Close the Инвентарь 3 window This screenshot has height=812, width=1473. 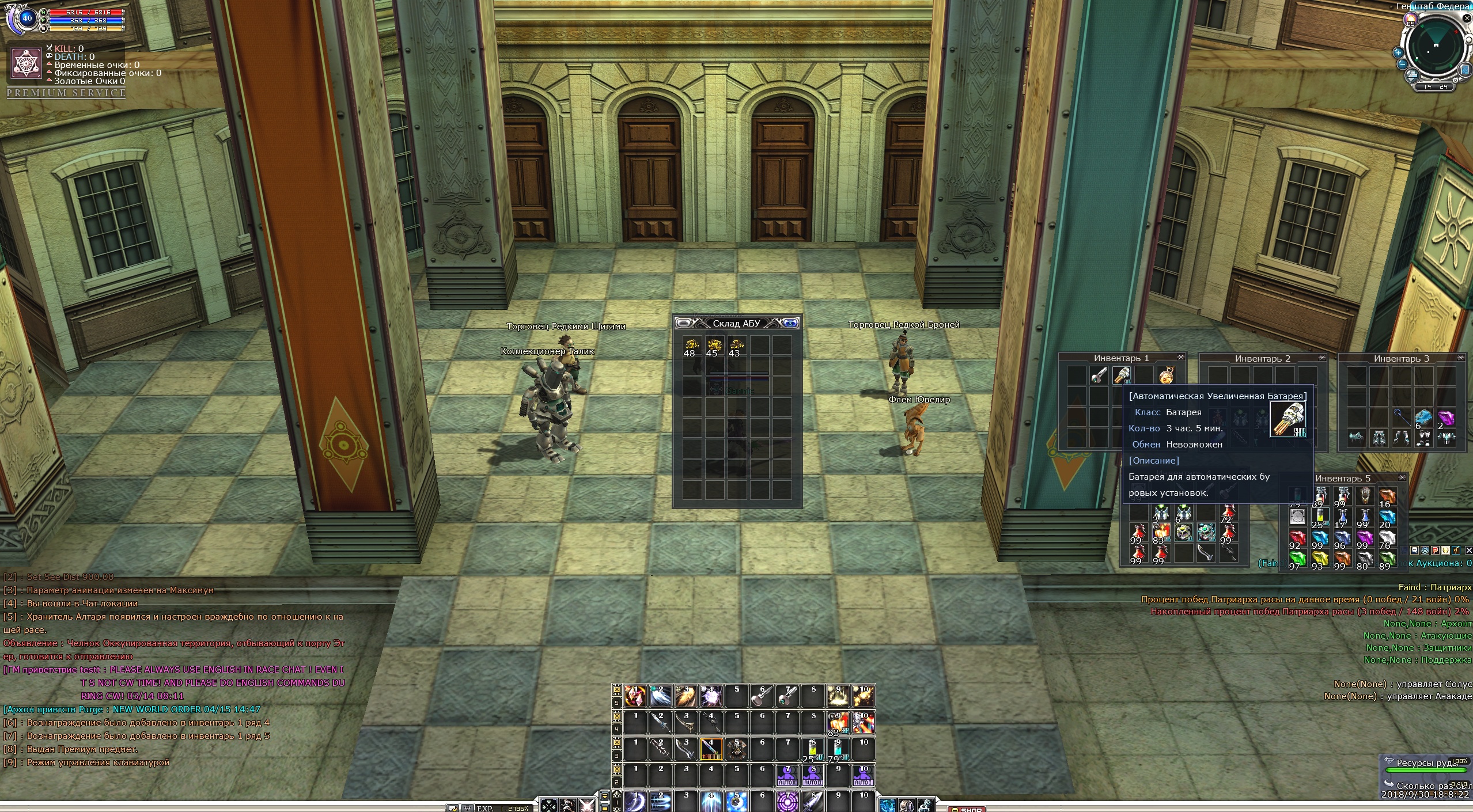pos(1461,358)
